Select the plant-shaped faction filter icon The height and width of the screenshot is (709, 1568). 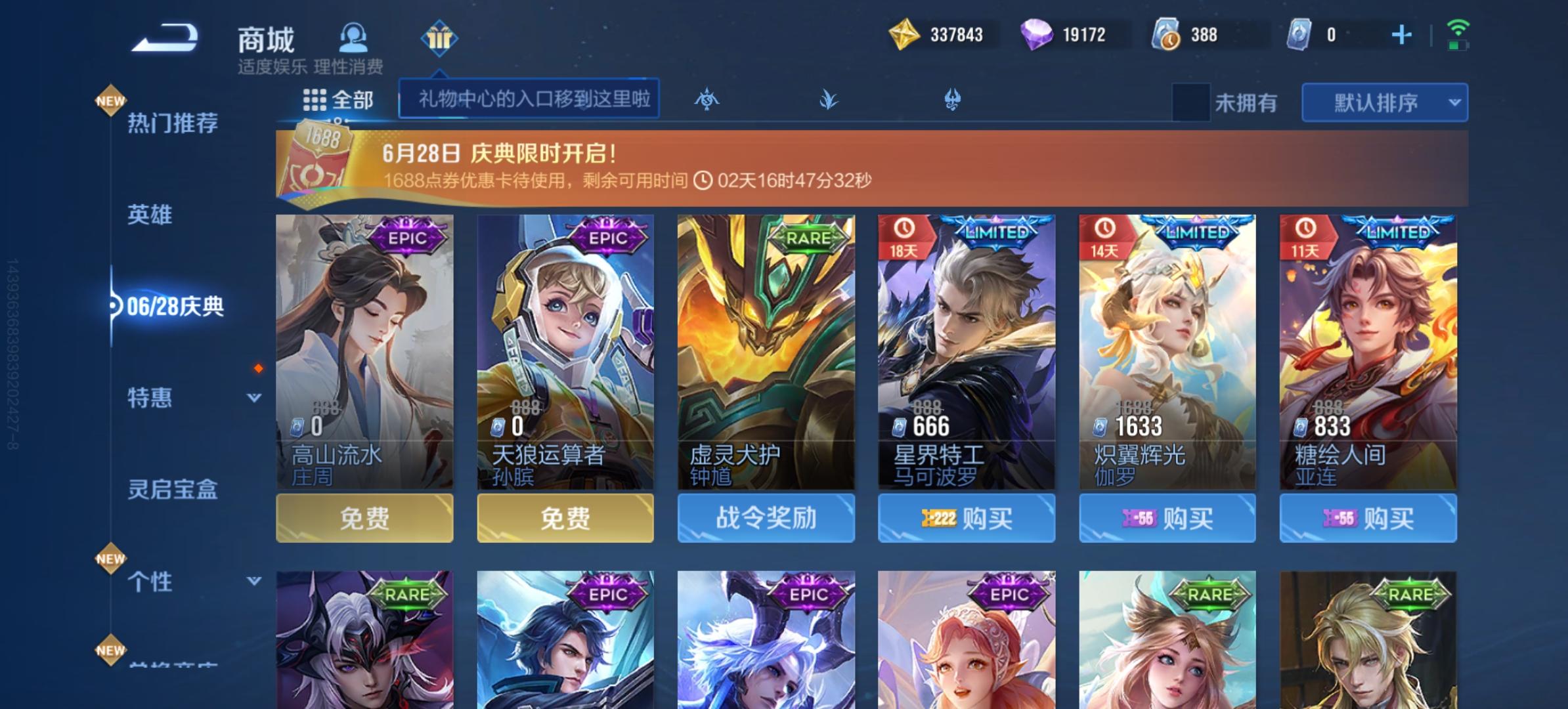[829, 100]
